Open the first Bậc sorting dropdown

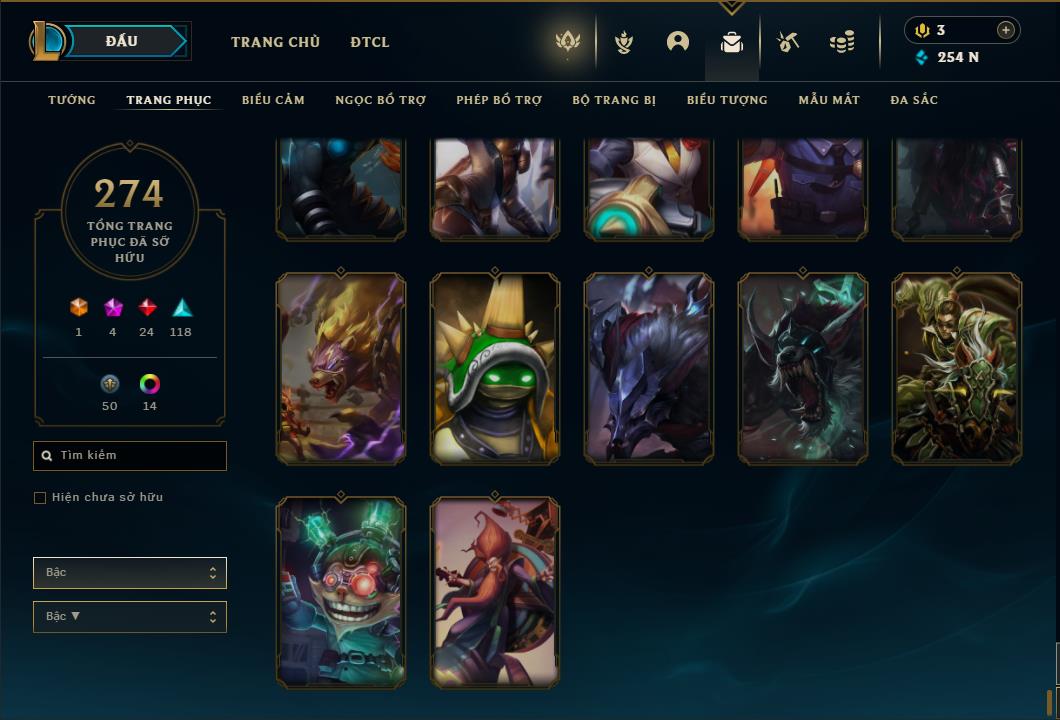pyautogui.click(x=130, y=573)
